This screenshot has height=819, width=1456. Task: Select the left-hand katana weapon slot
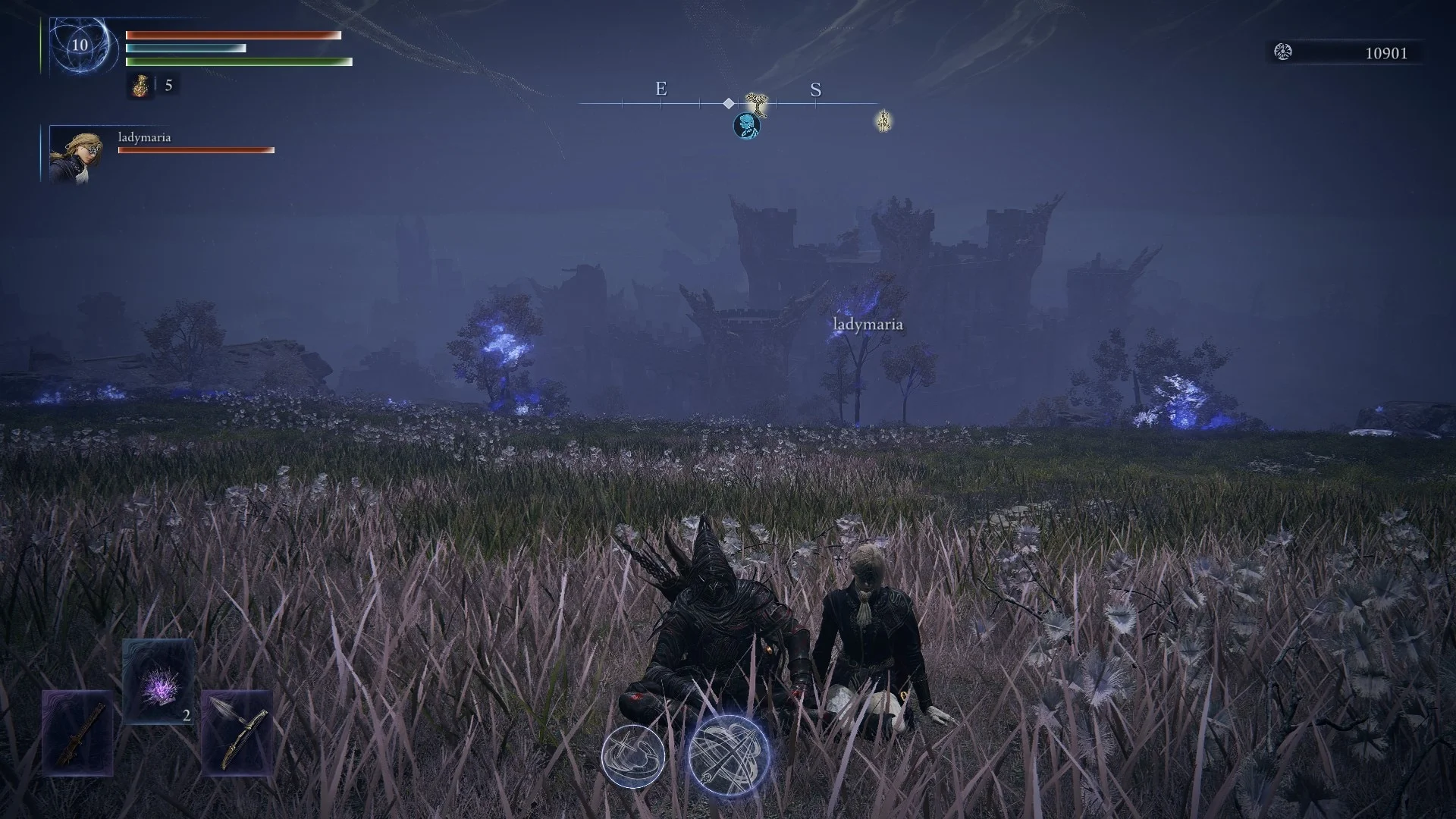[x=78, y=733]
